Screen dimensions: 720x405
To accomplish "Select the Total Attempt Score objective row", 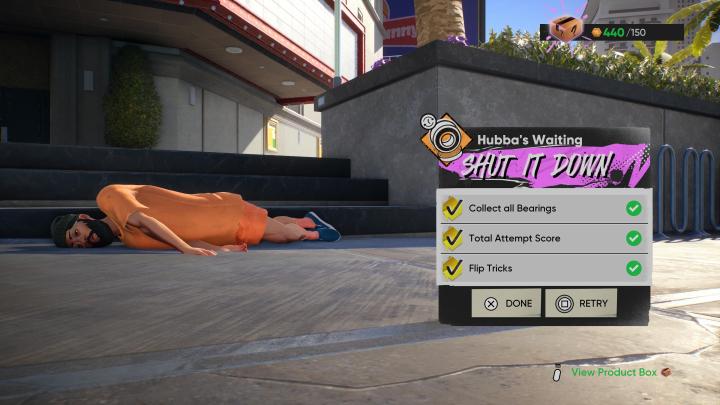I will tap(544, 238).
